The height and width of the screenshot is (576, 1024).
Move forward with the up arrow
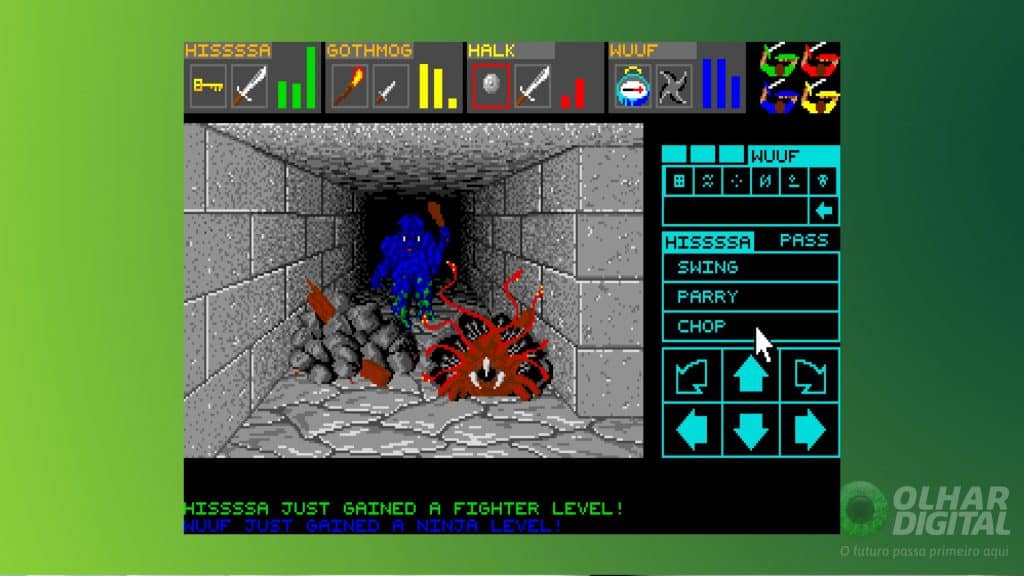pyautogui.click(x=751, y=375)
